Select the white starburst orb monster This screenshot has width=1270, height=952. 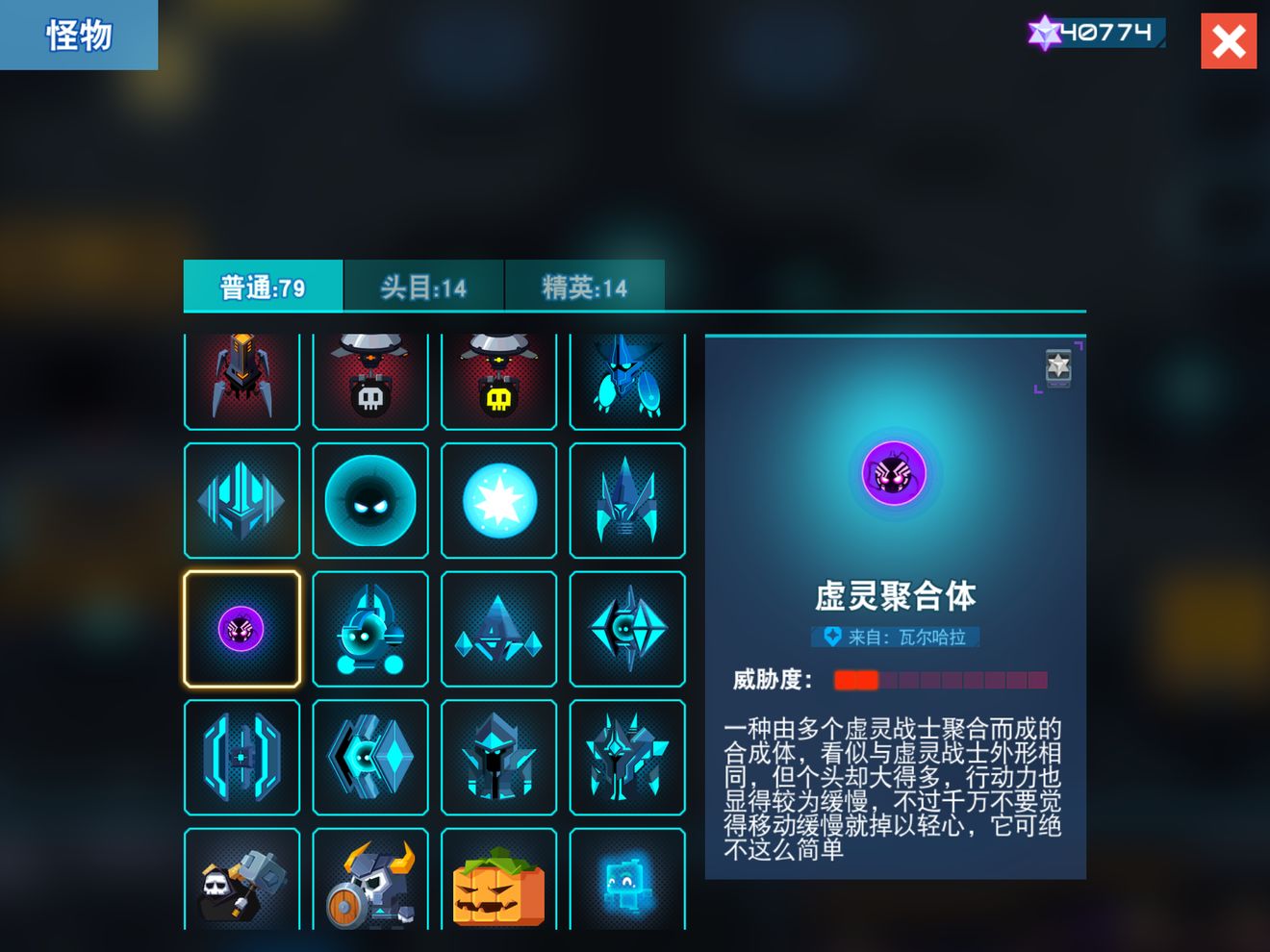click(498, 500)
